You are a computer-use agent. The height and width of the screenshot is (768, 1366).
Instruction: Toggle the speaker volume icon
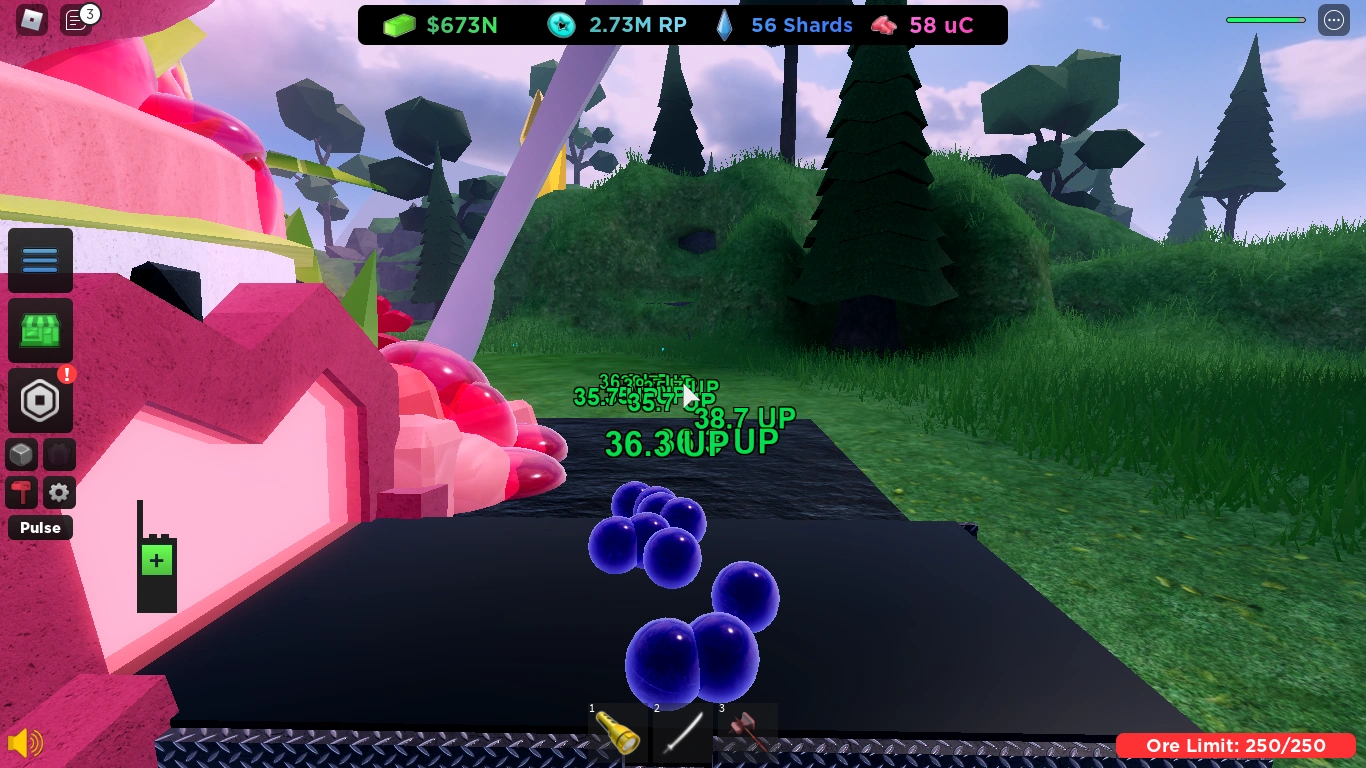click(x=27, y=743)
